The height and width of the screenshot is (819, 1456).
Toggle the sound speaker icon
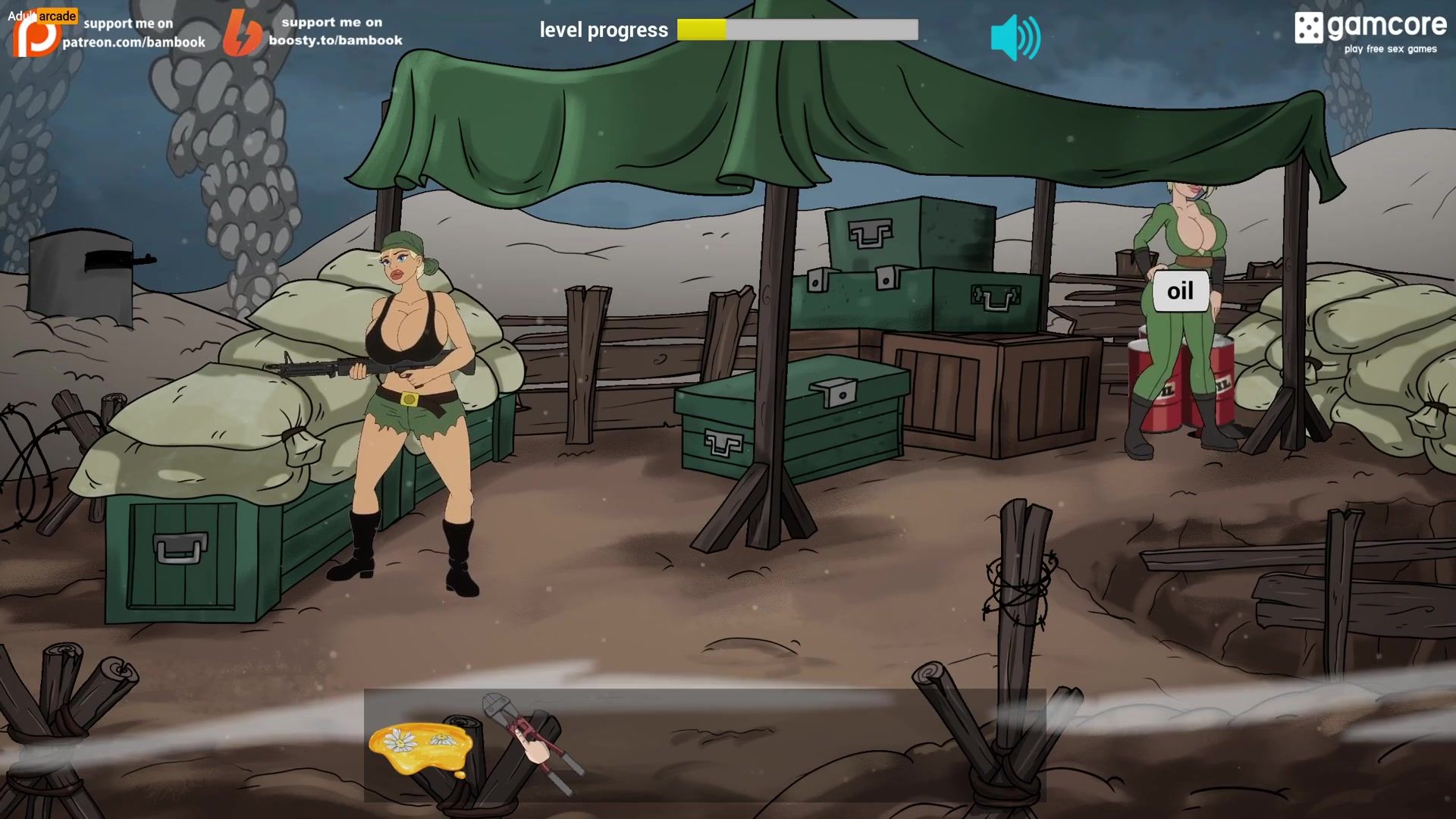(1015, 36)
